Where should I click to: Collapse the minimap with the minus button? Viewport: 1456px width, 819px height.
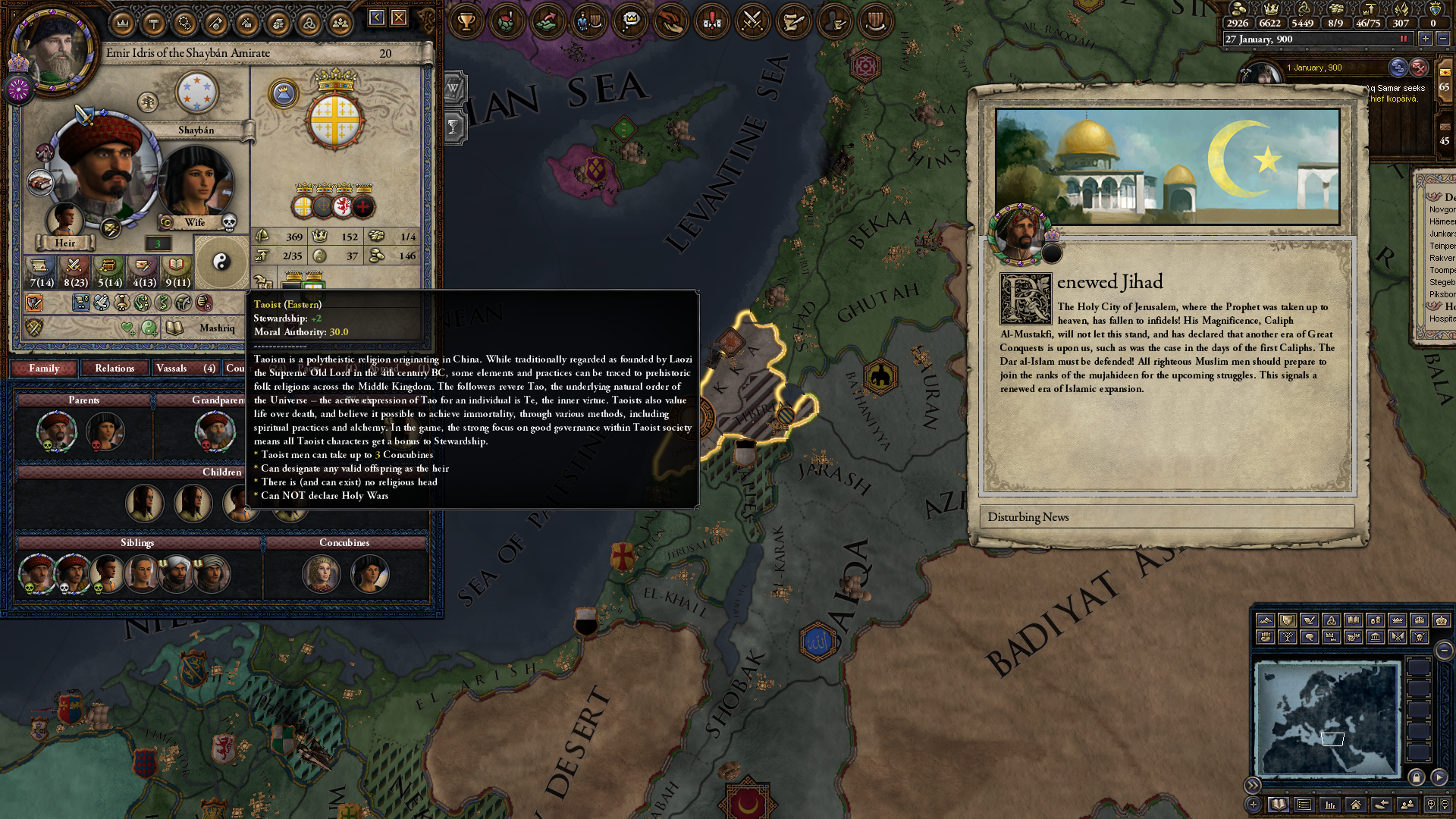pyautogui.click(x=1444, y=649)
